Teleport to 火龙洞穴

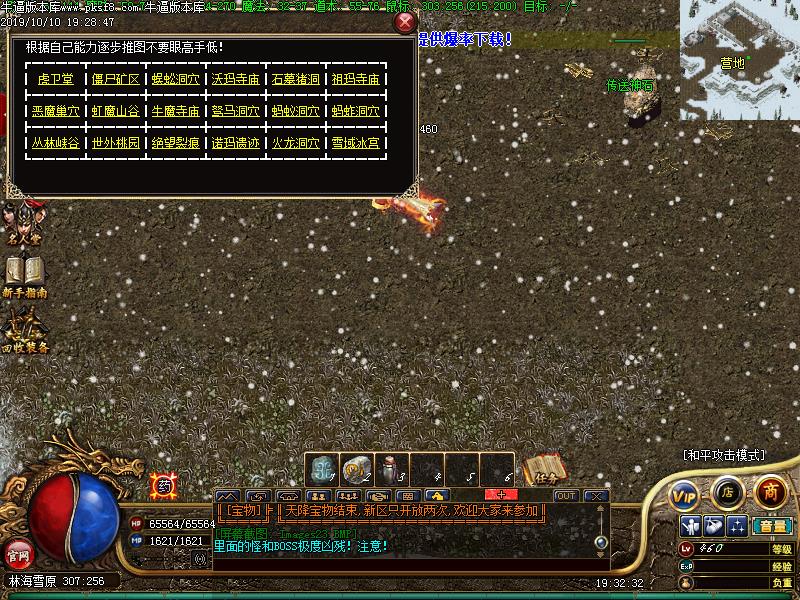click(295, 143)
